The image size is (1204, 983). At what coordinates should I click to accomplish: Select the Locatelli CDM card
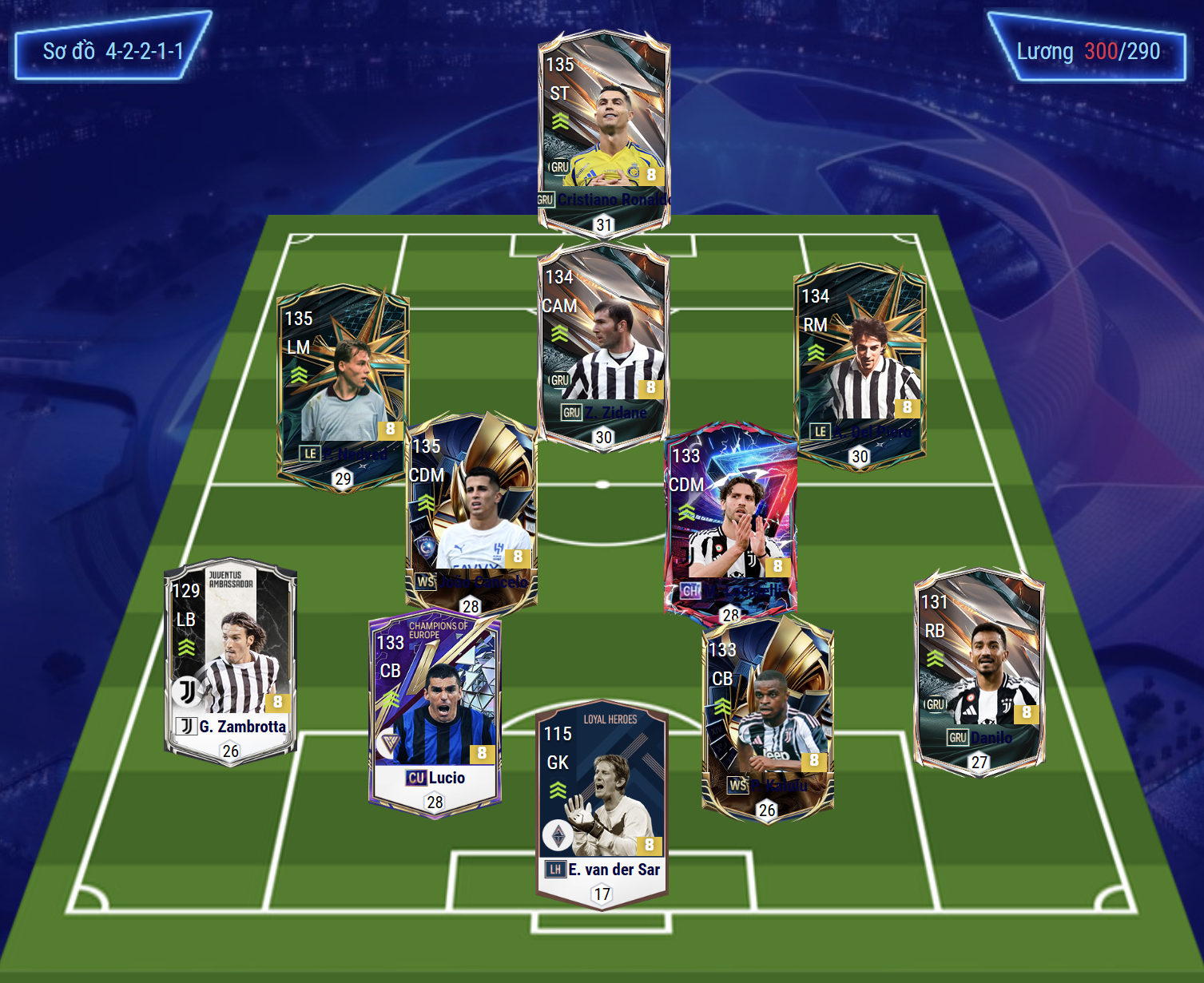point(730,519)
